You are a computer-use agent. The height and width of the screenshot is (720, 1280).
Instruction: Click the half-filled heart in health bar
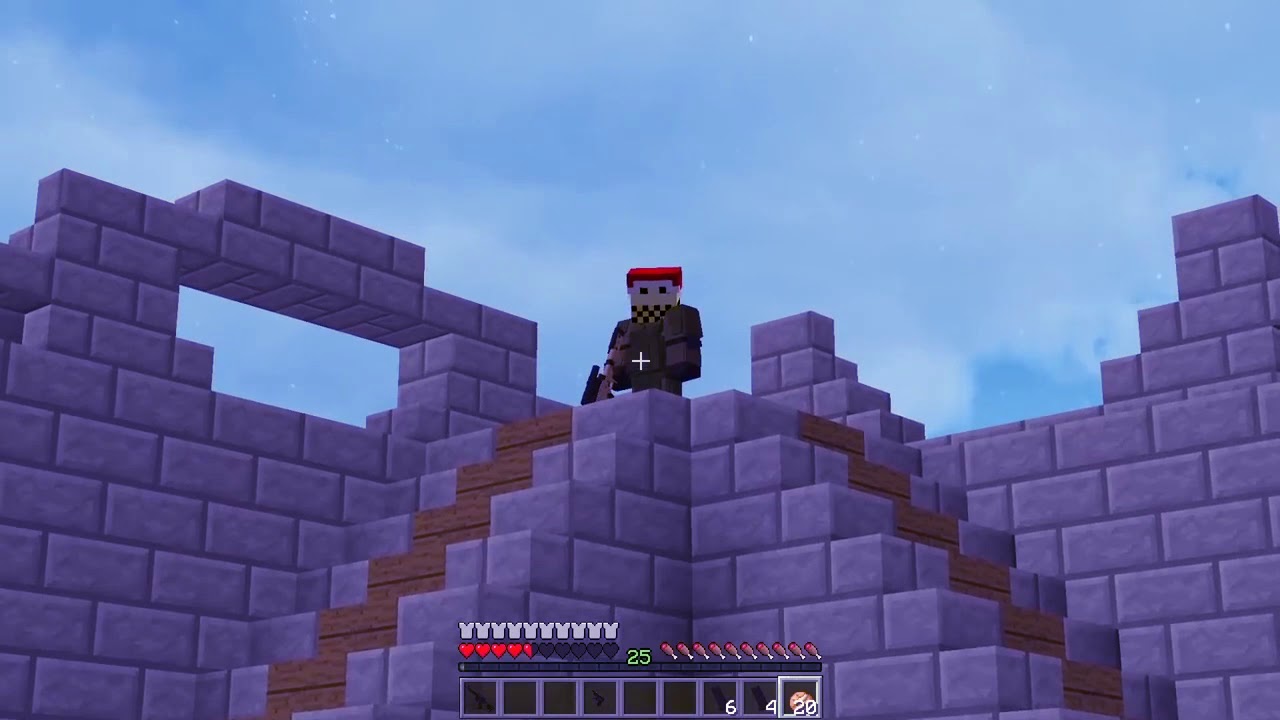click(x=527, y=649)
